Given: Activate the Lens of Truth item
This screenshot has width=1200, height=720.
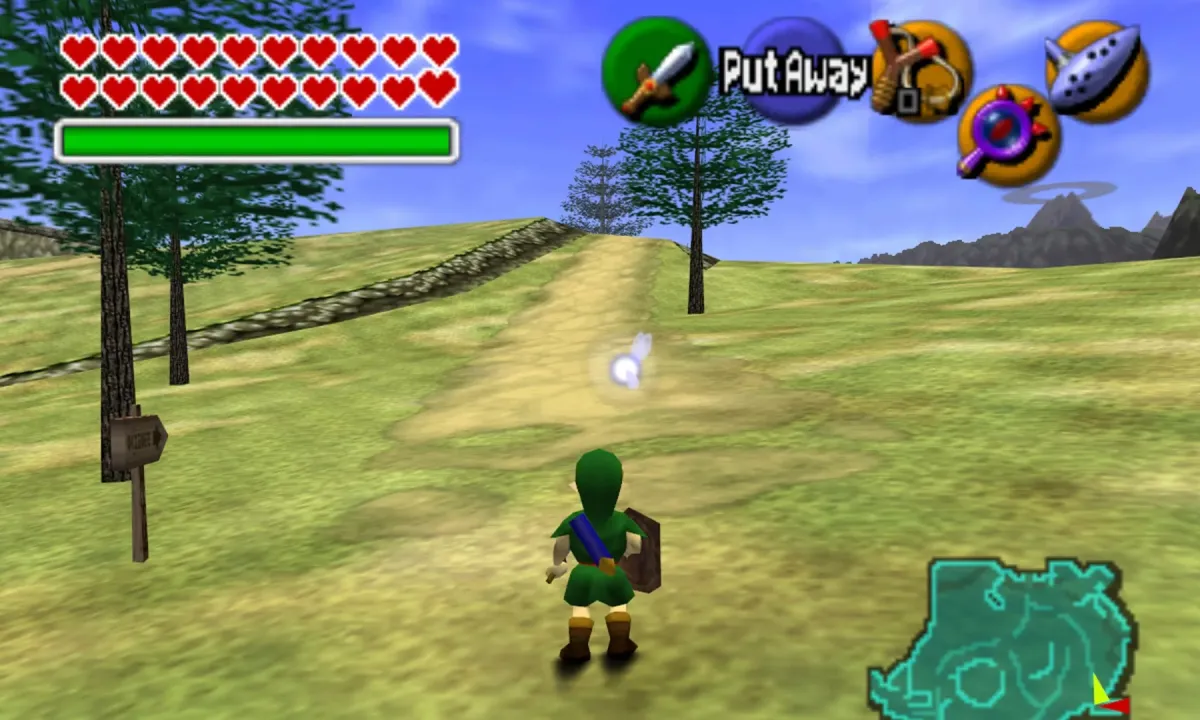Looking at the screenshot, I should 1008,135.
